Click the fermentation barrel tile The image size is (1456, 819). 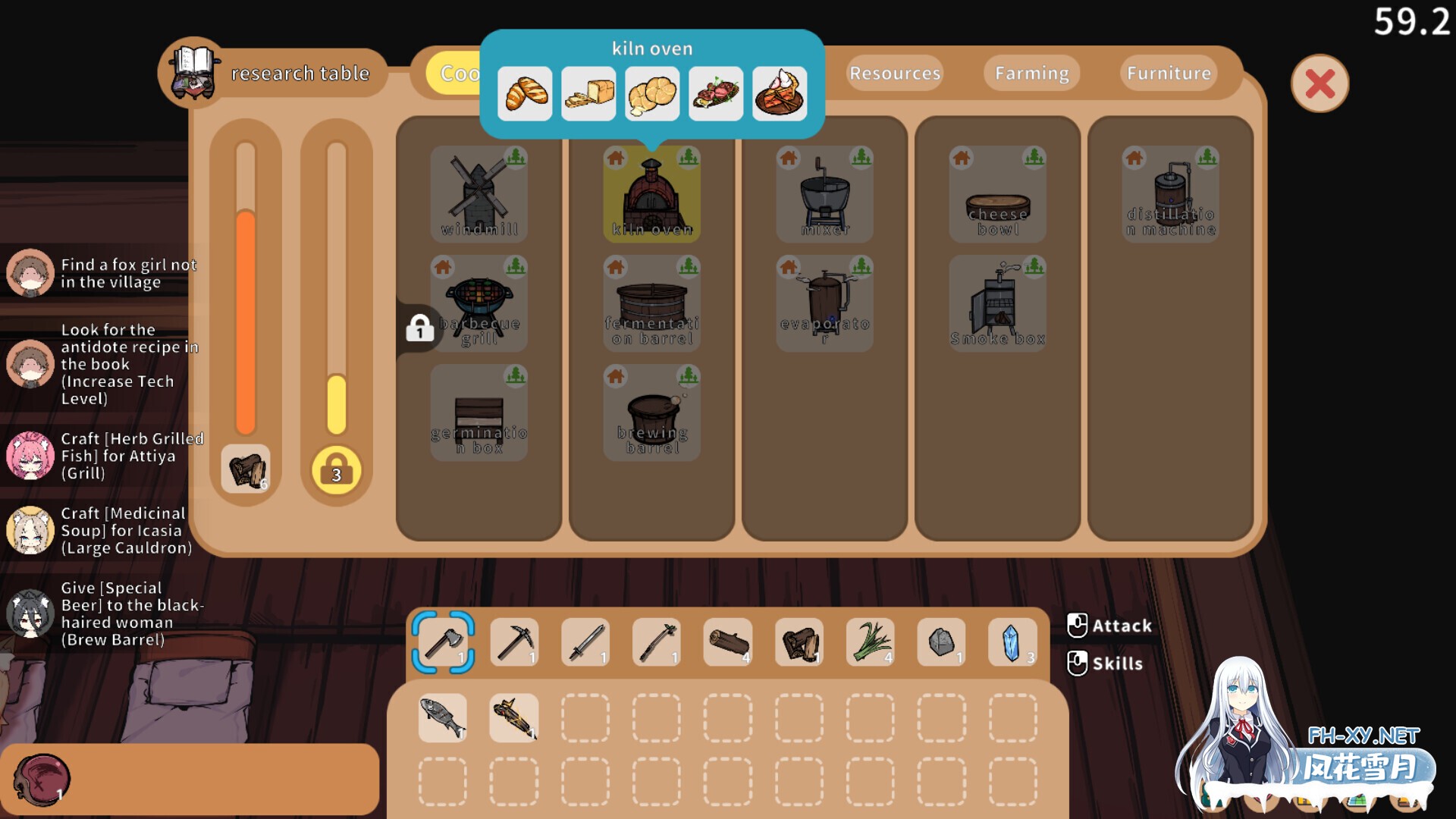tap(652, 303)
